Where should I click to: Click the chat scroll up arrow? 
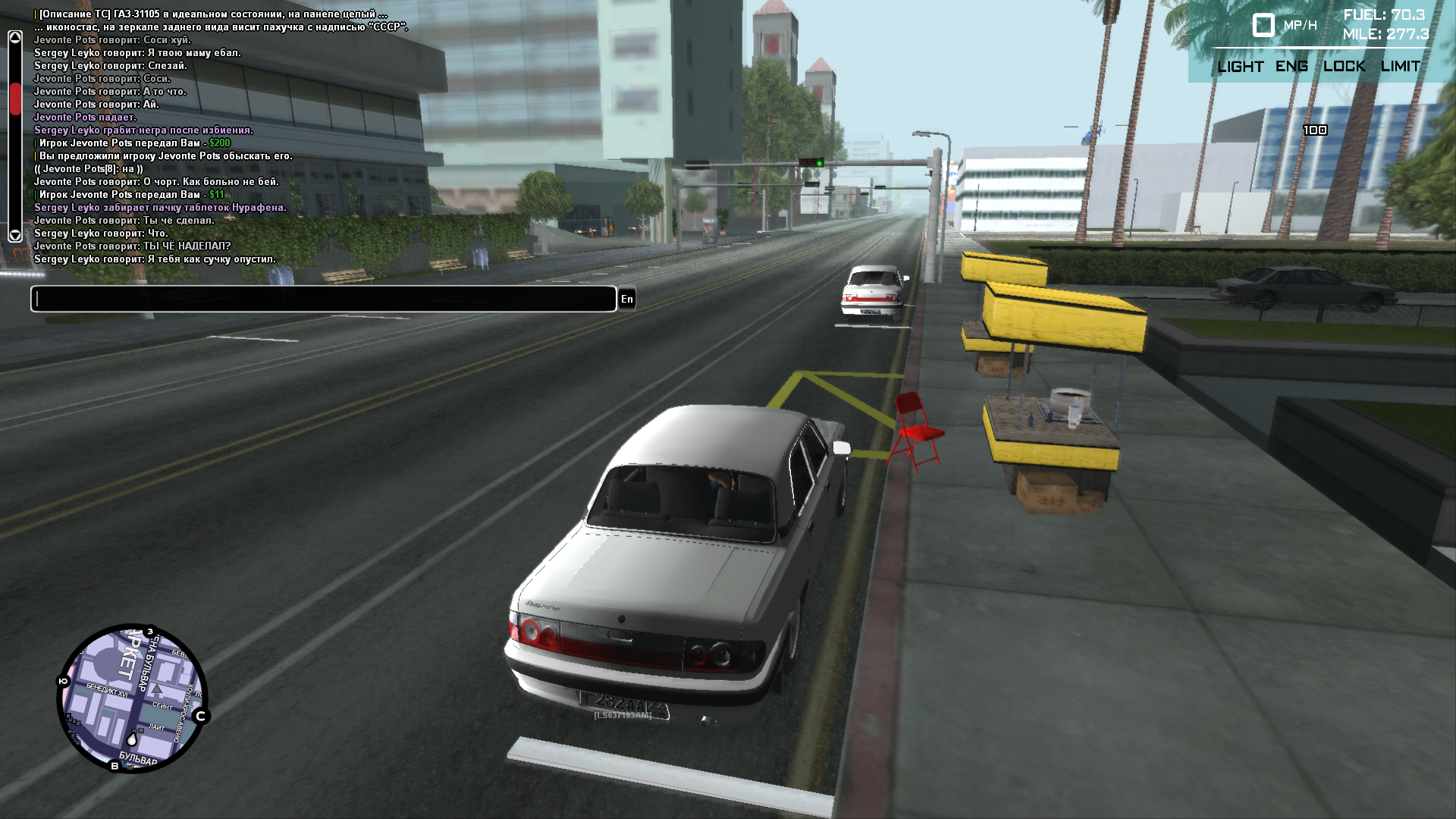[15, 38]
